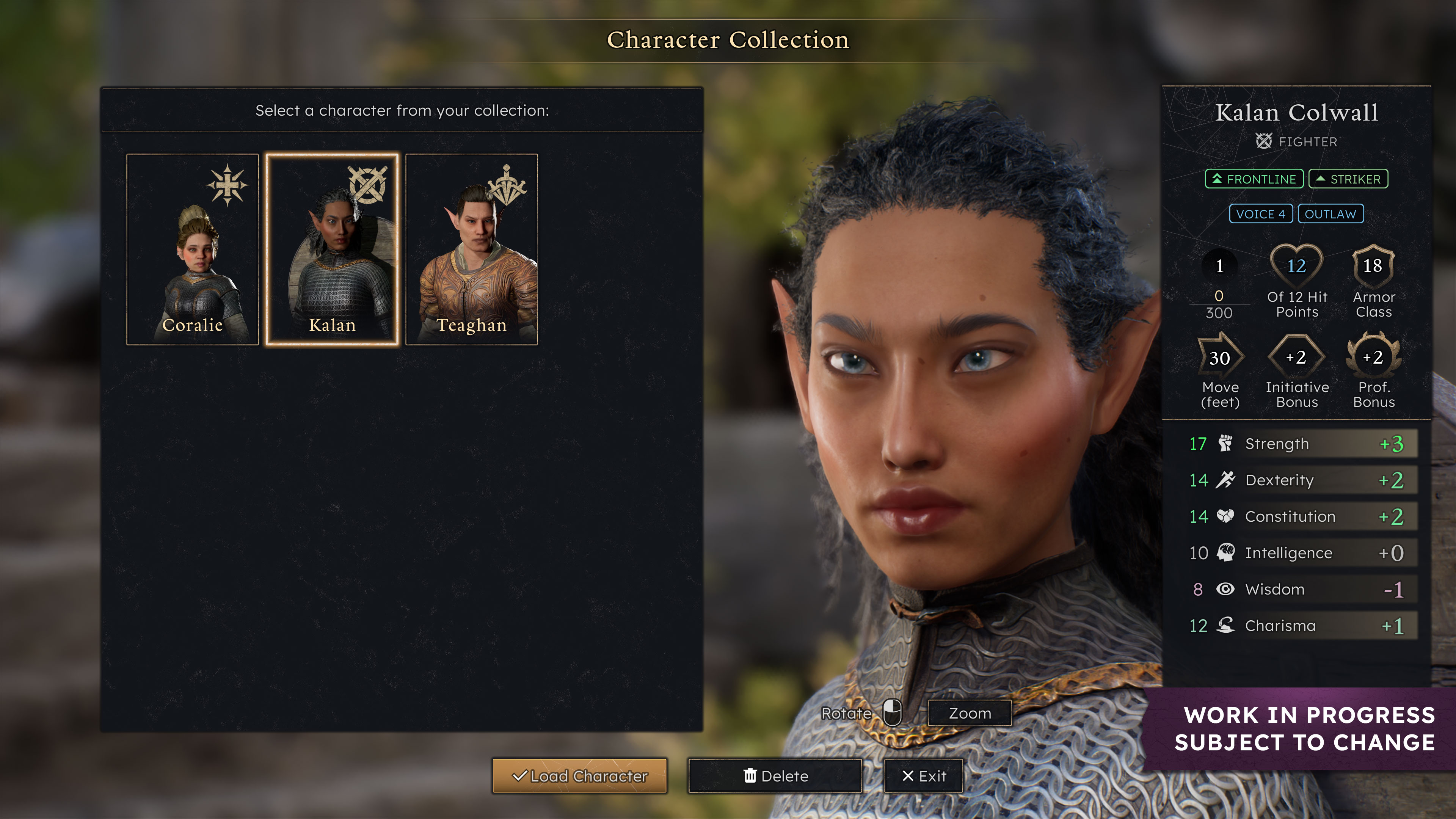Click the Armor Class shield icon

click(1373, 266)
